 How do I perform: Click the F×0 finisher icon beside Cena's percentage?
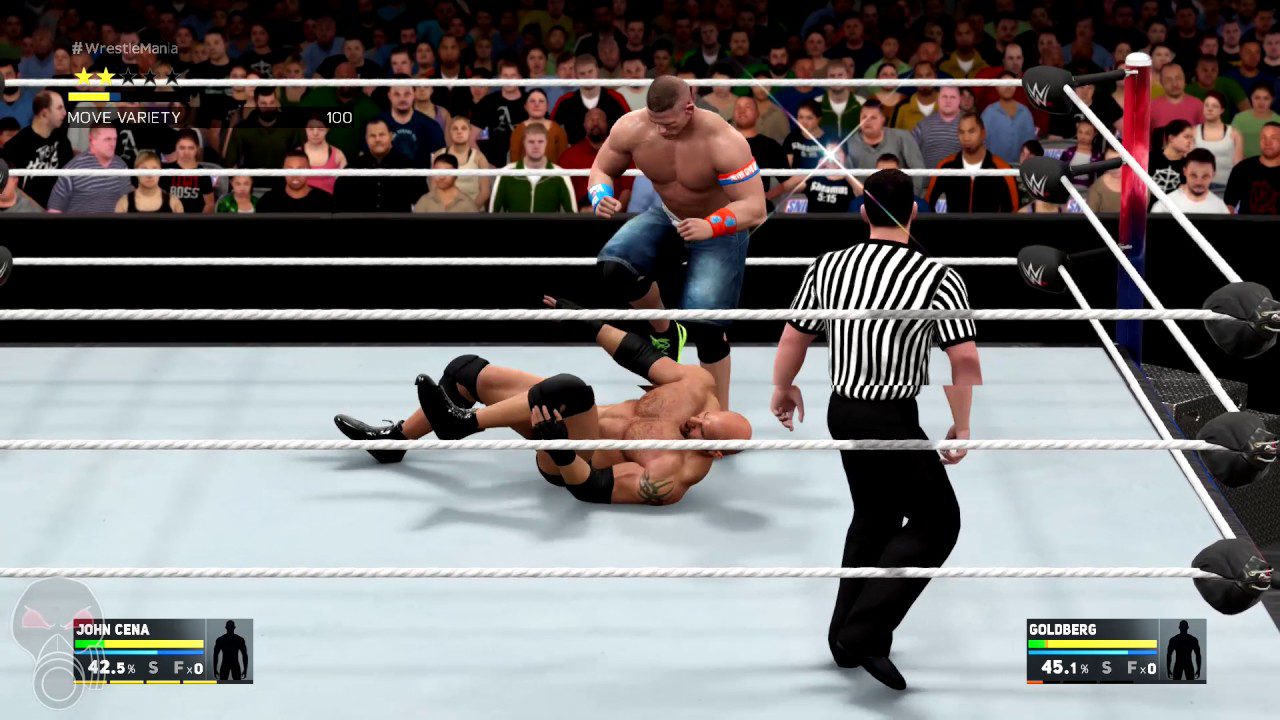click(188, 668)
